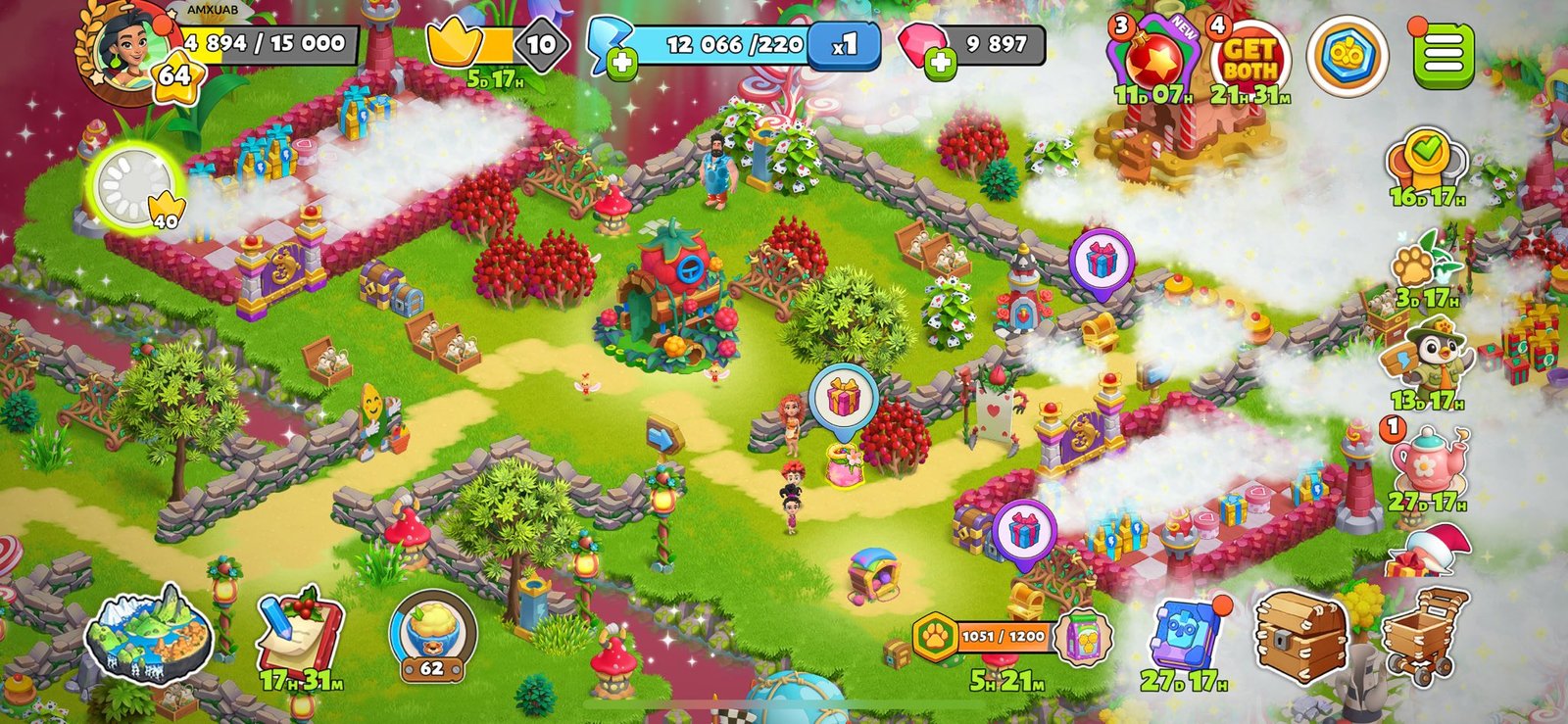Open the blue puzzle book

1185,635
